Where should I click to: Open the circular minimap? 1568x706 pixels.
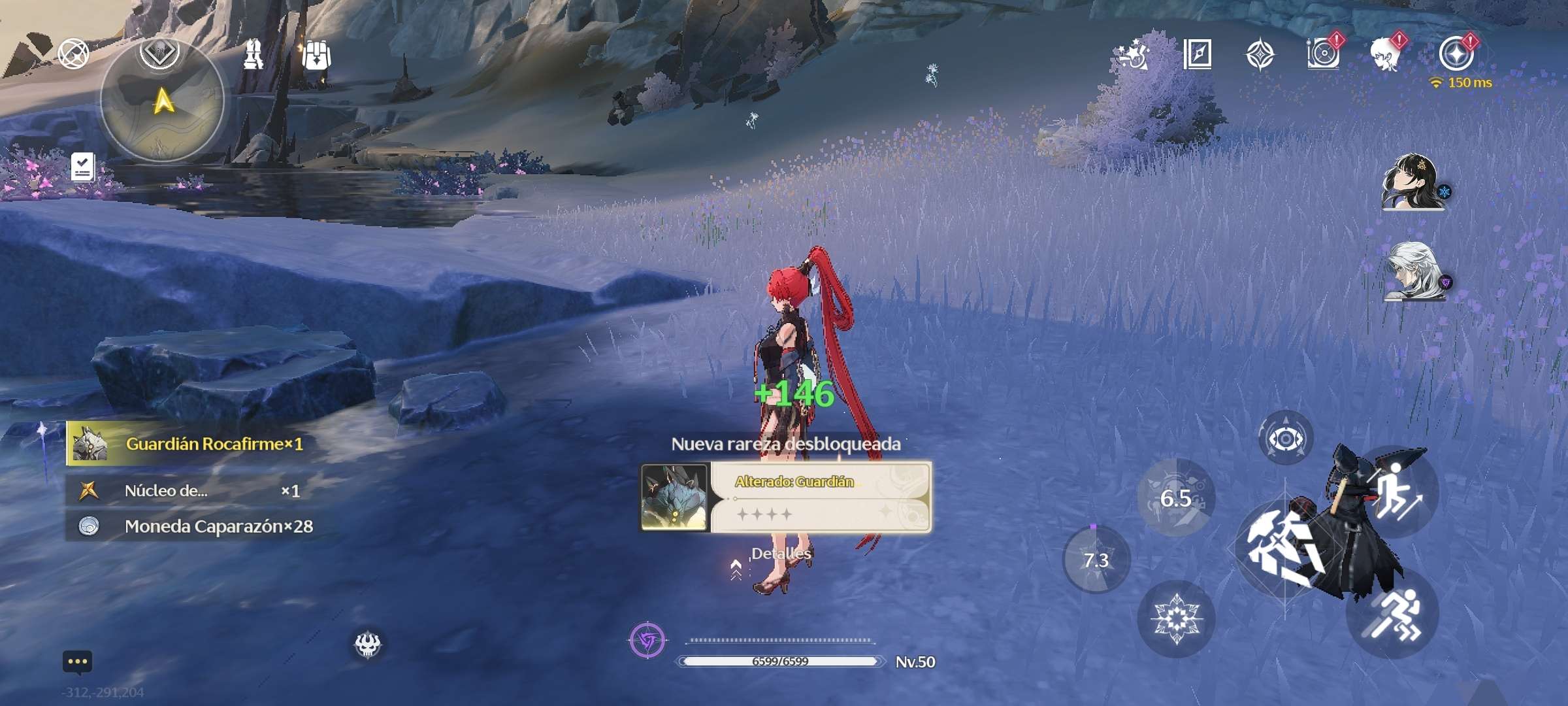pyautogui.click(x=163, y=101)
